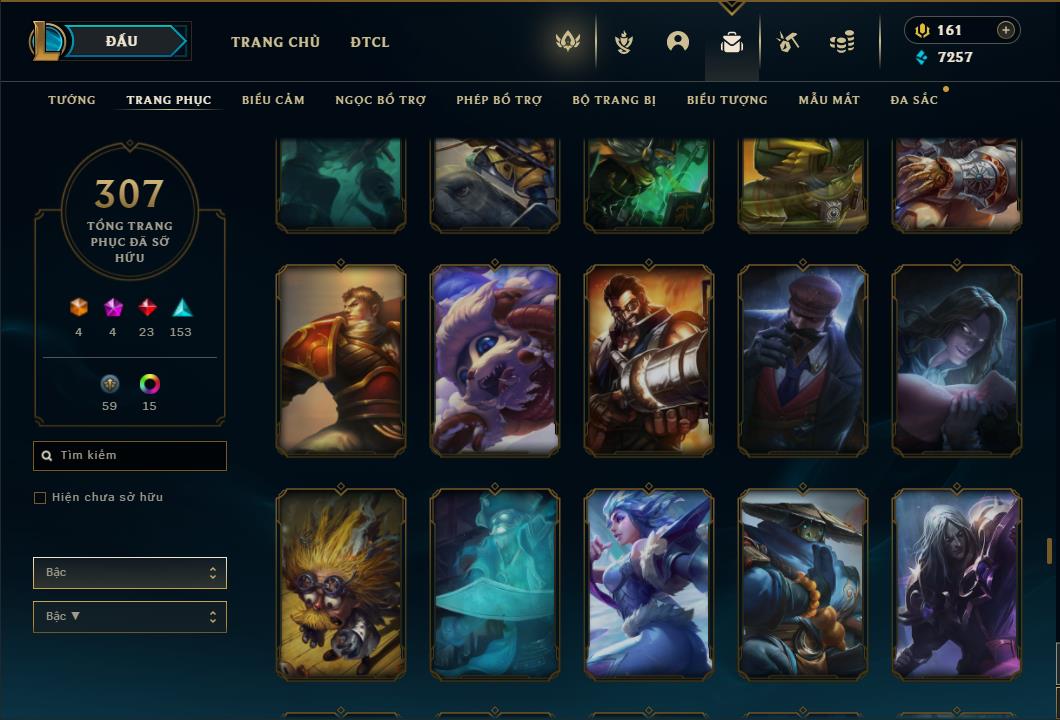Viewport: 1060px width, 720px height.
Task: View the MẪU MẮT tab
Action: tap(829, 100)
